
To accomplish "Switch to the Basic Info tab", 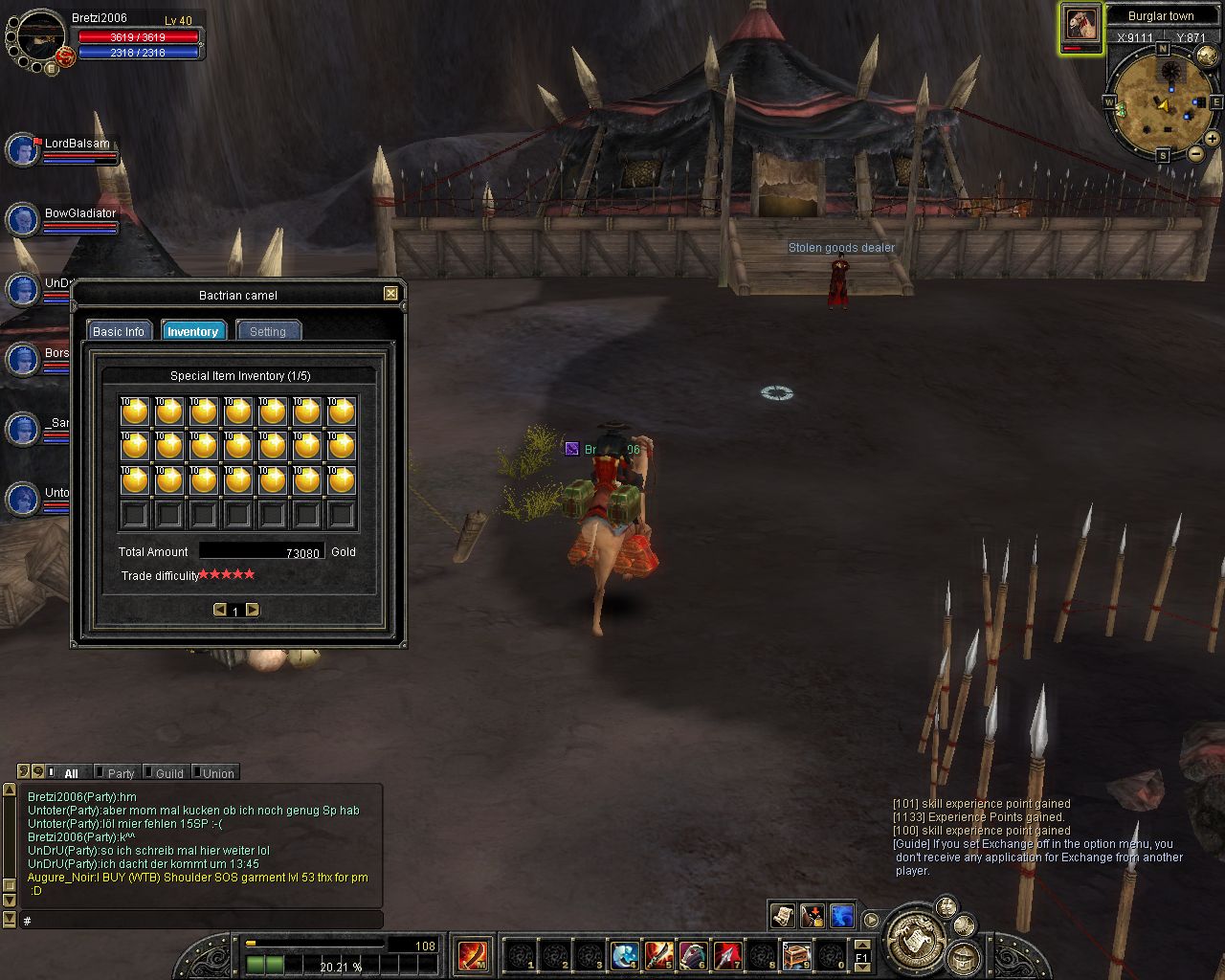I will point(119,331).
